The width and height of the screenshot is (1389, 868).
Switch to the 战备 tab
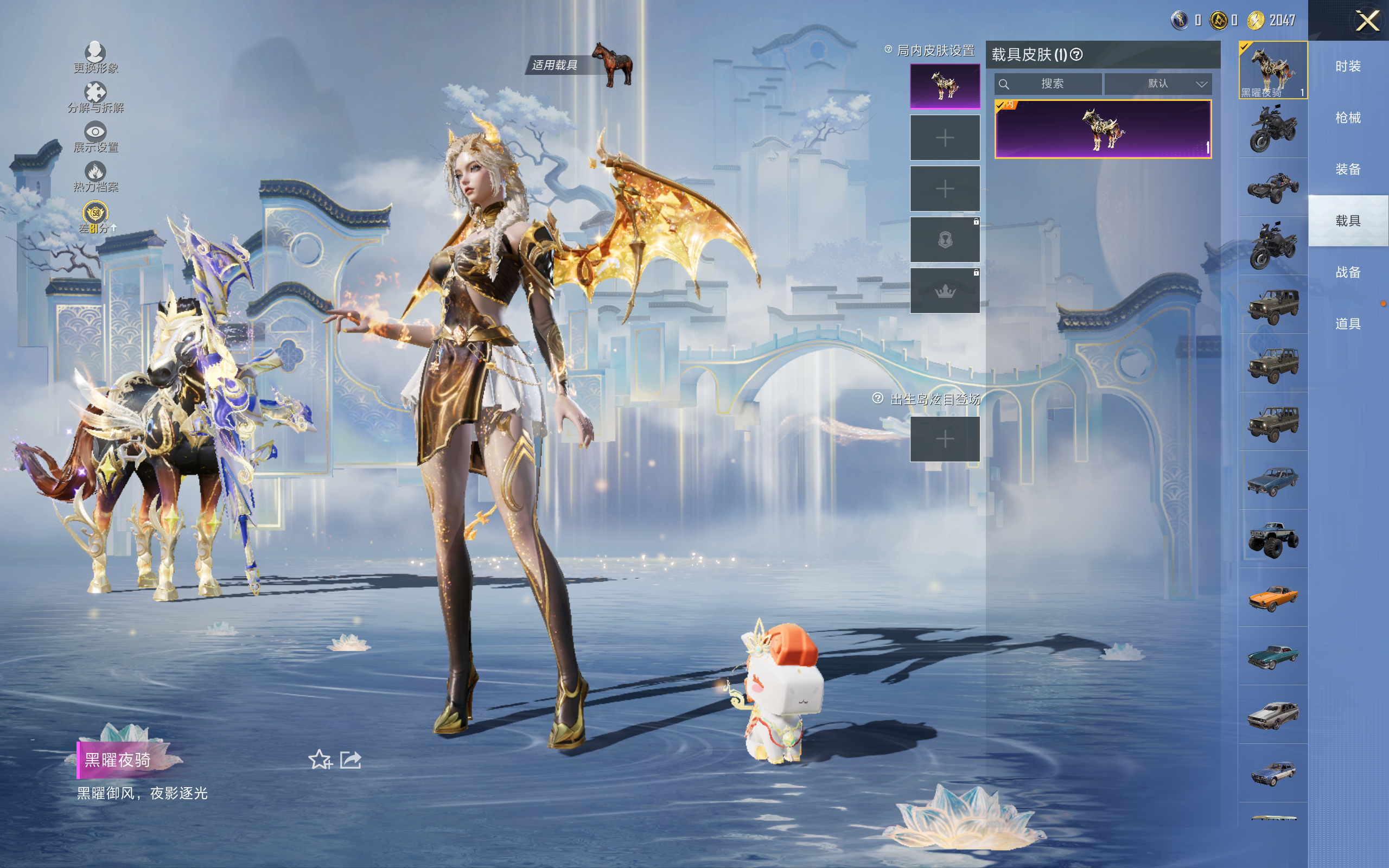(1348, 272)
